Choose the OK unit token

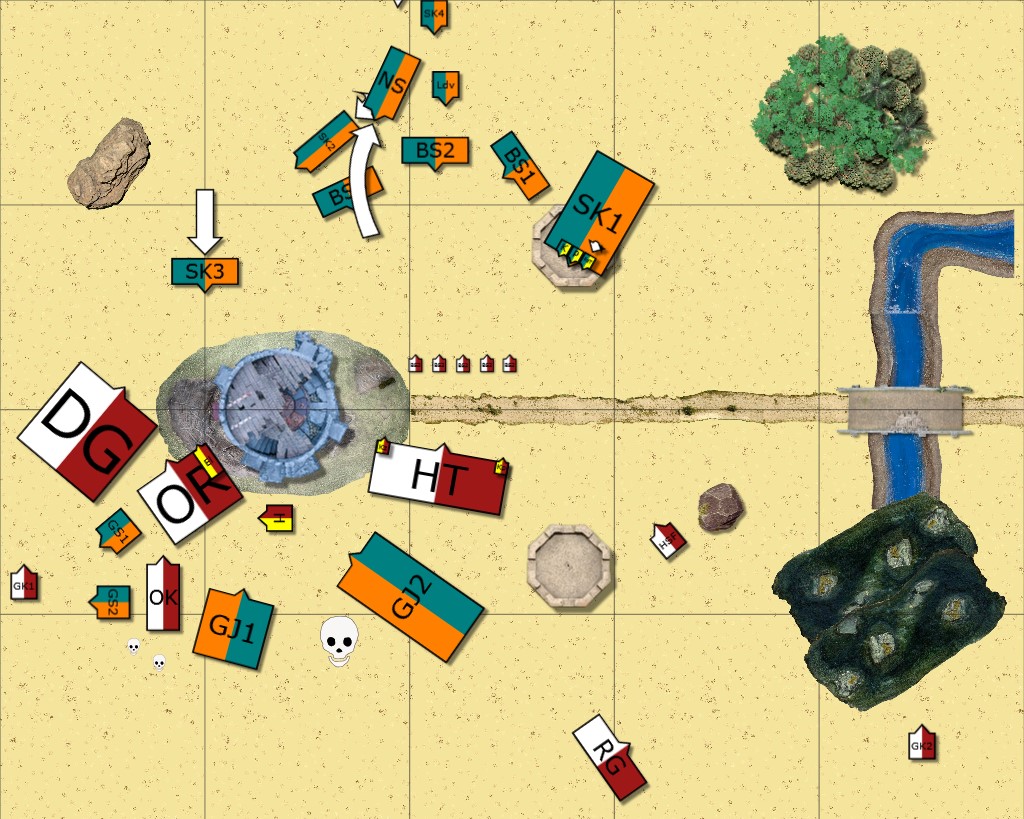point(163,596)
